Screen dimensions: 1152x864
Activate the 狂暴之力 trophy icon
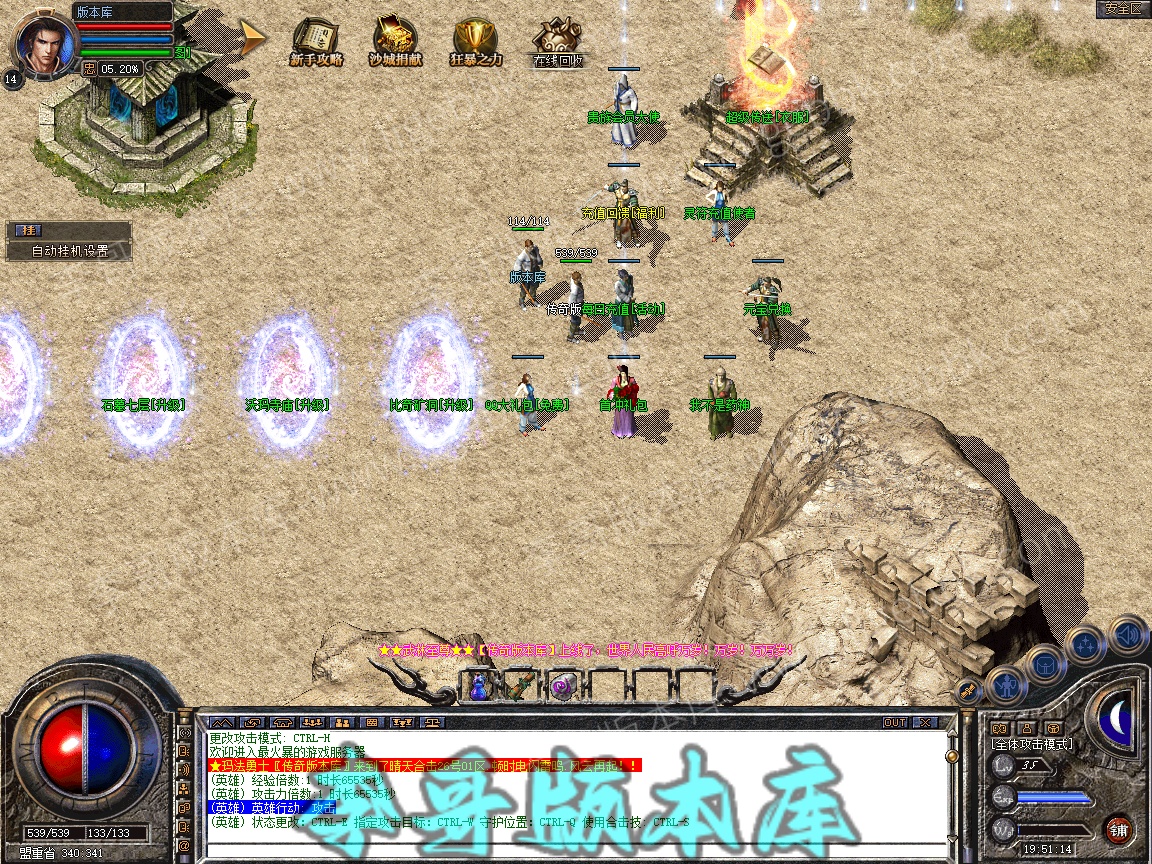point(475,42)
